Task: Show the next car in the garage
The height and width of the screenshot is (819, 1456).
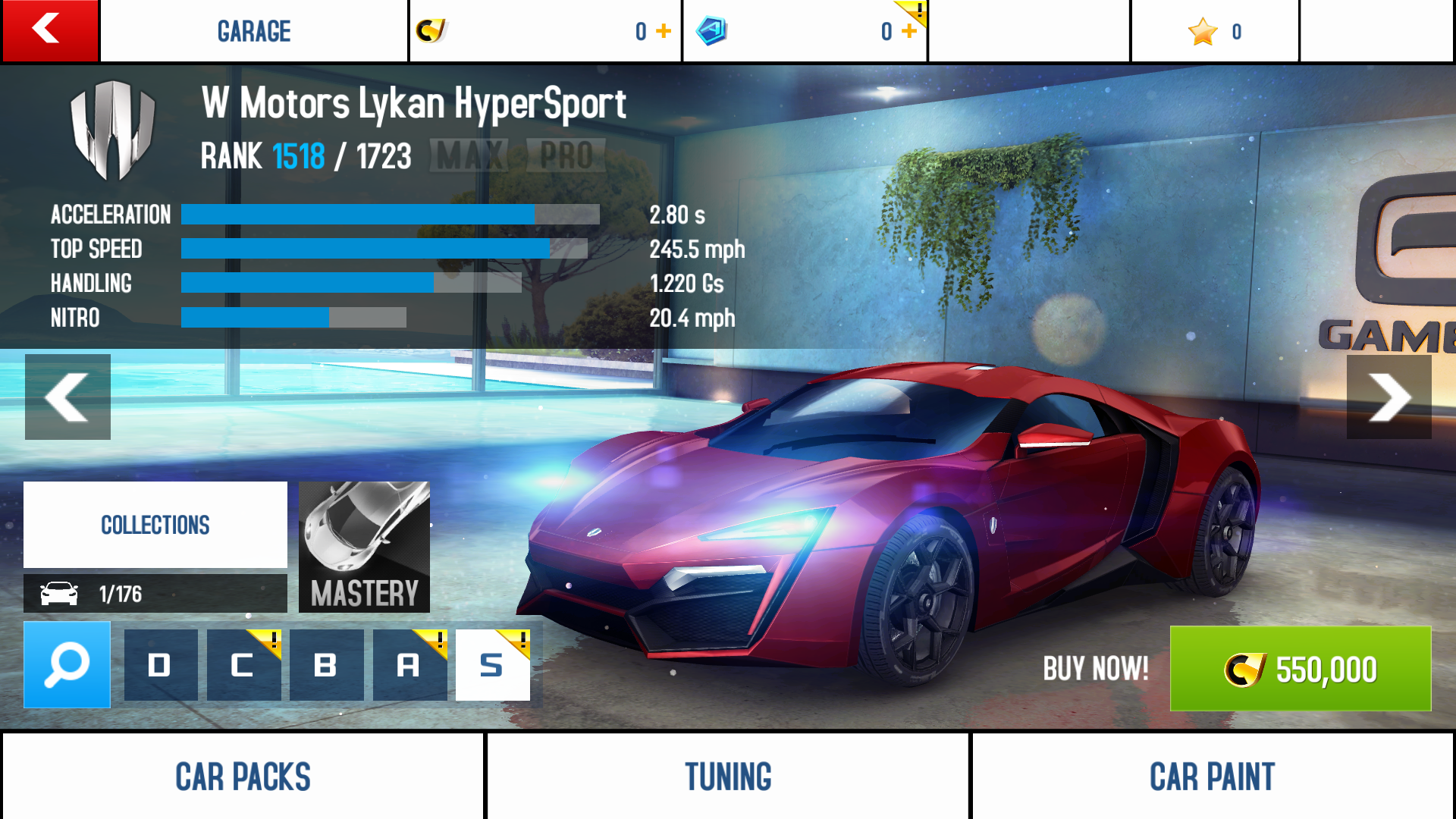Action: (1389, 397)
